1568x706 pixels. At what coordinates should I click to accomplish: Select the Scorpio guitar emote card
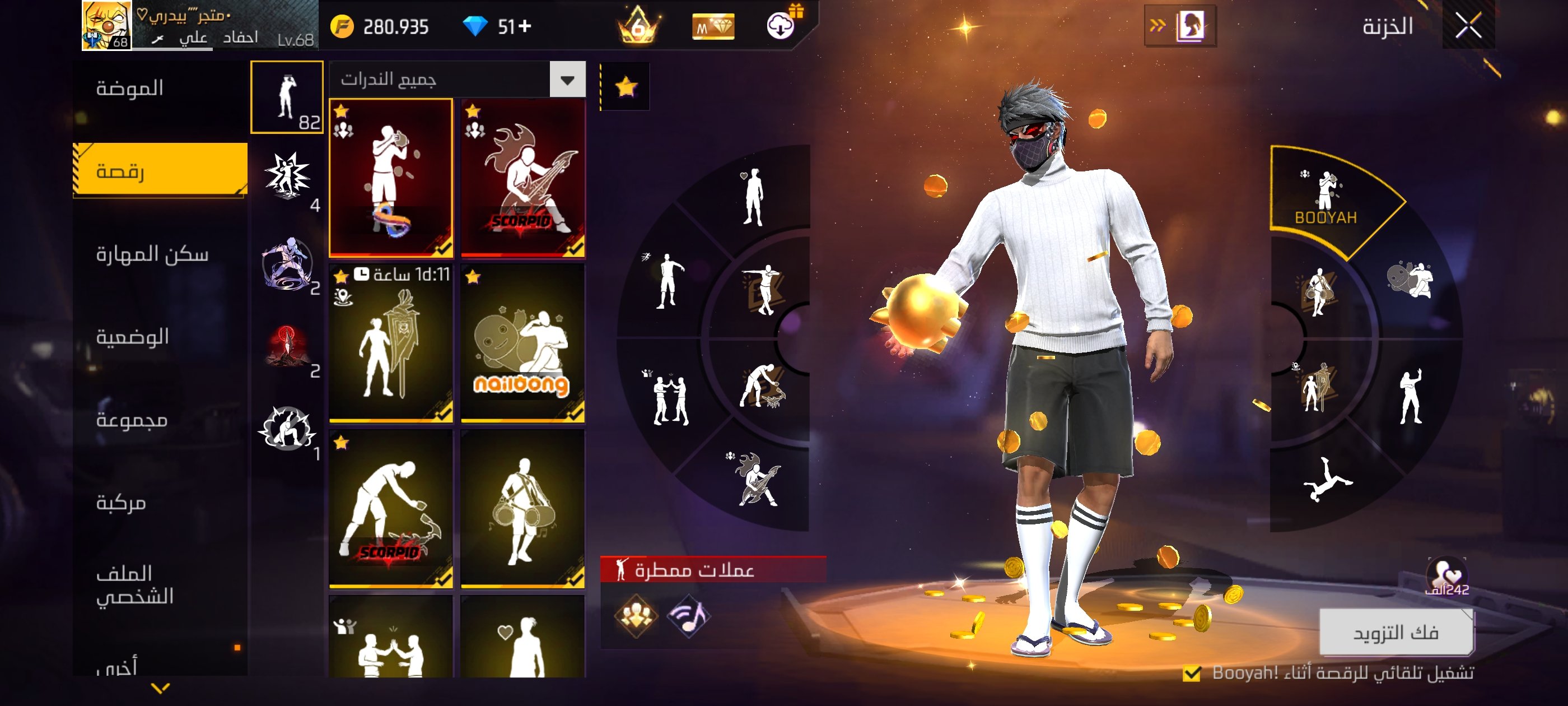pos(523,178)
